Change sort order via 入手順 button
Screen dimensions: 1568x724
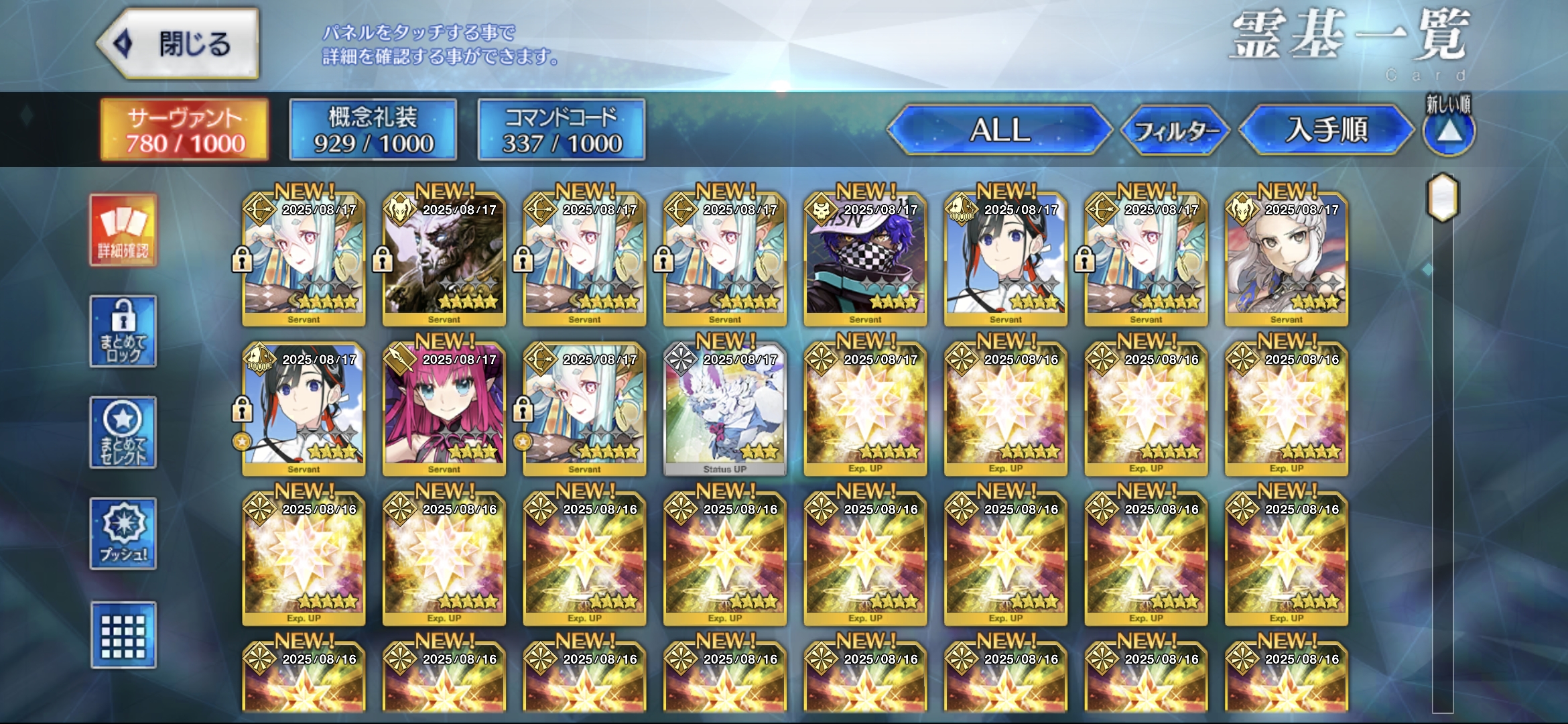pos(1326,130)
